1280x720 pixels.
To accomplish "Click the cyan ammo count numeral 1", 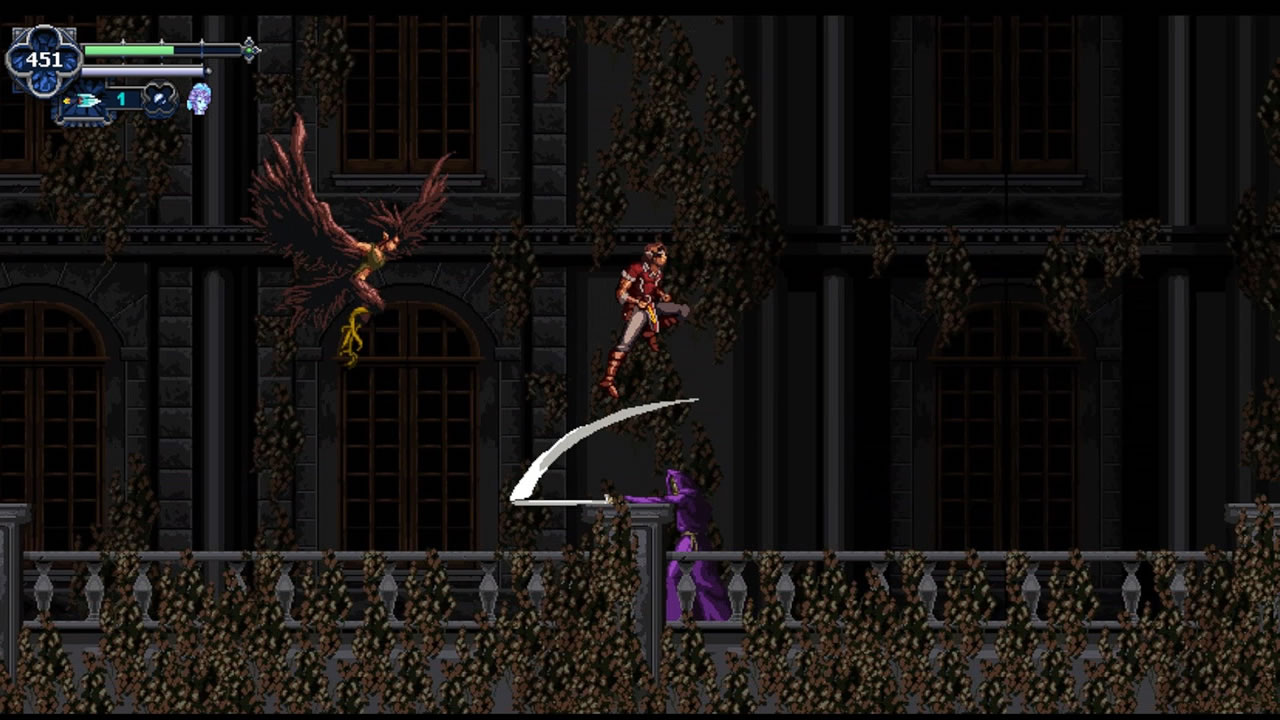I will [120, 99].
